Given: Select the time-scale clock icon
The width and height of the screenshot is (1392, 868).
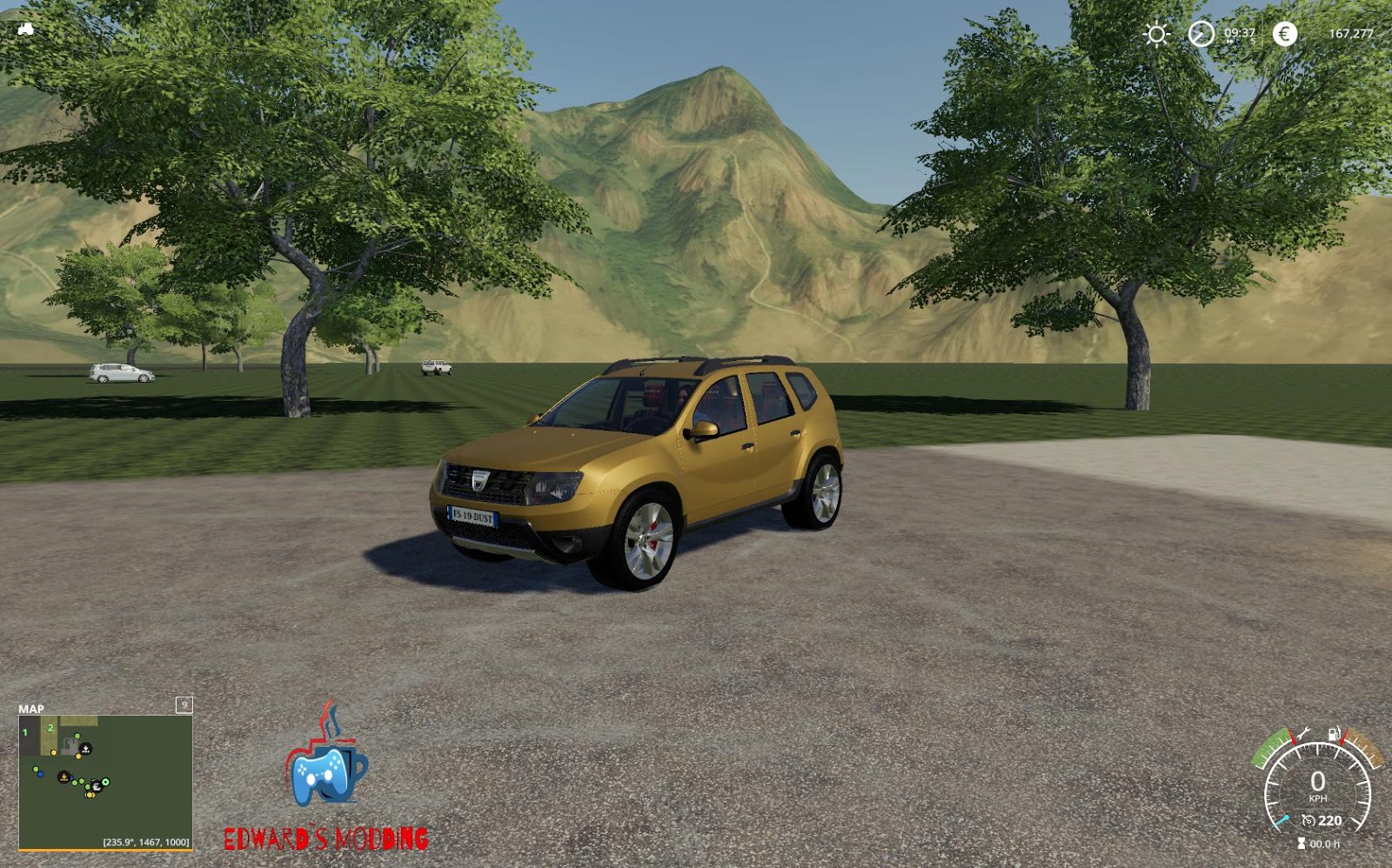Looking at the screenshot, I should click(x=1201, y=33).
